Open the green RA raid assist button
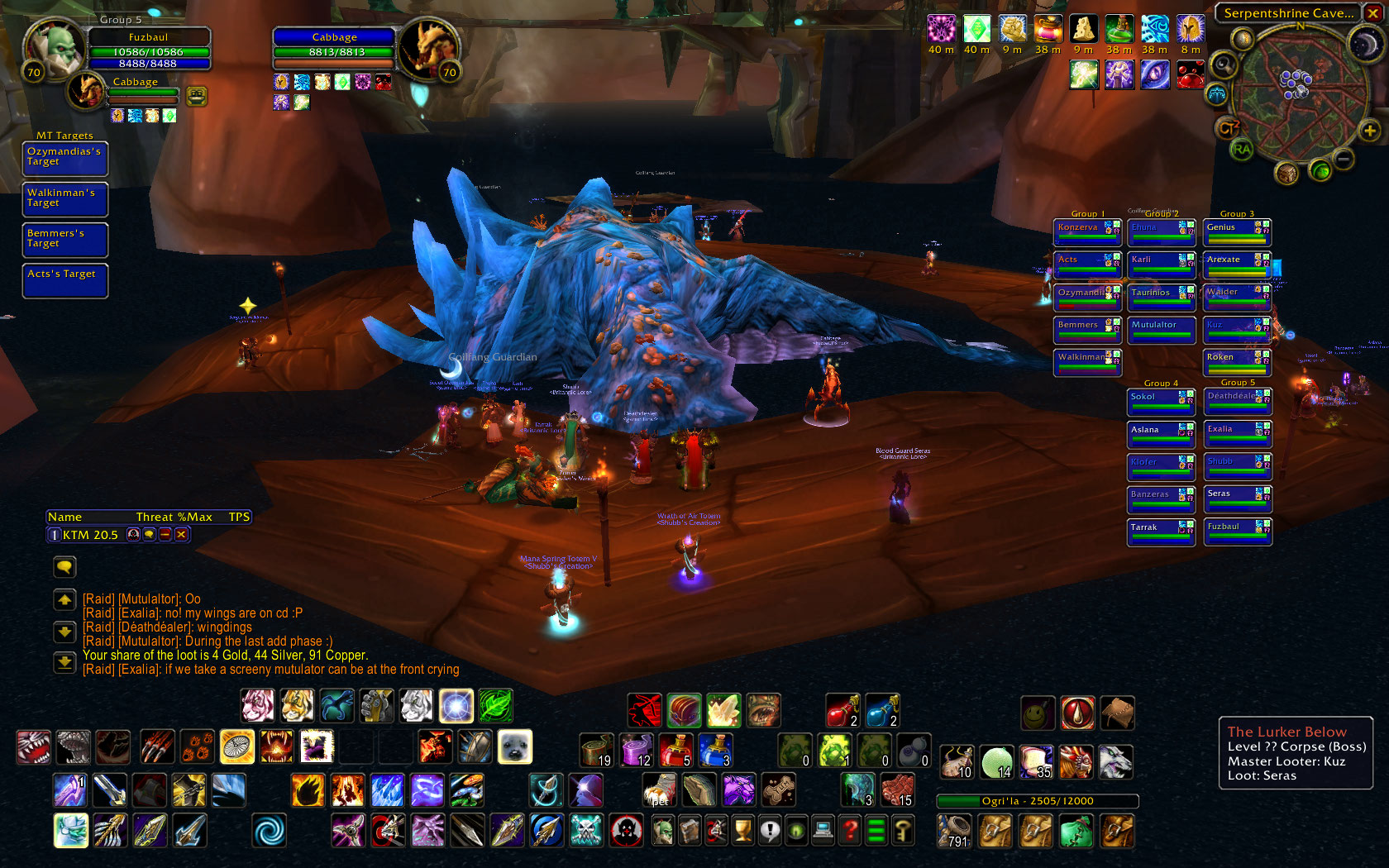 point(1241,150)
